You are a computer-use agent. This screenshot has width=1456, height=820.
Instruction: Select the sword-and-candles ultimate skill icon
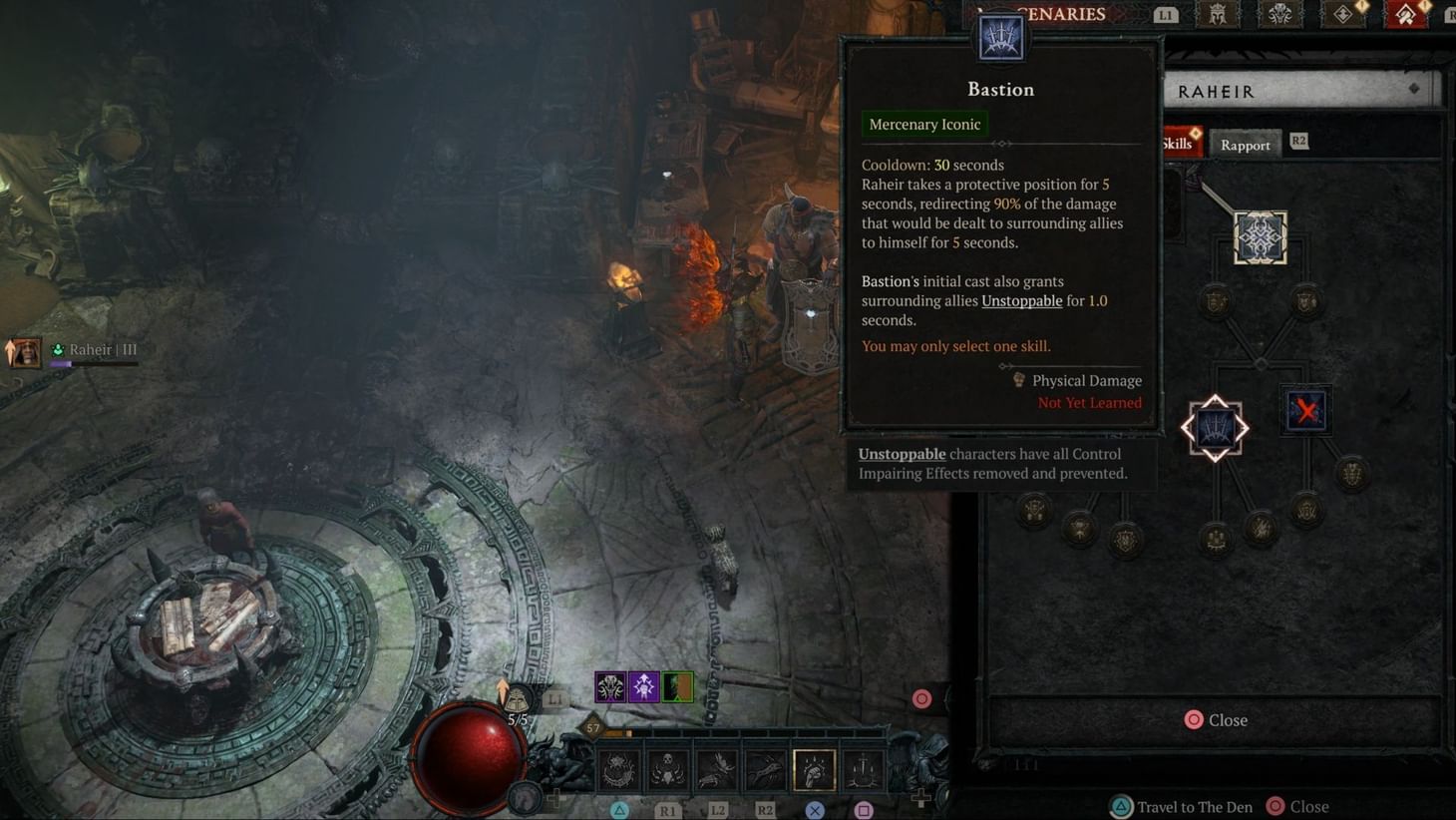pos(862,767)
